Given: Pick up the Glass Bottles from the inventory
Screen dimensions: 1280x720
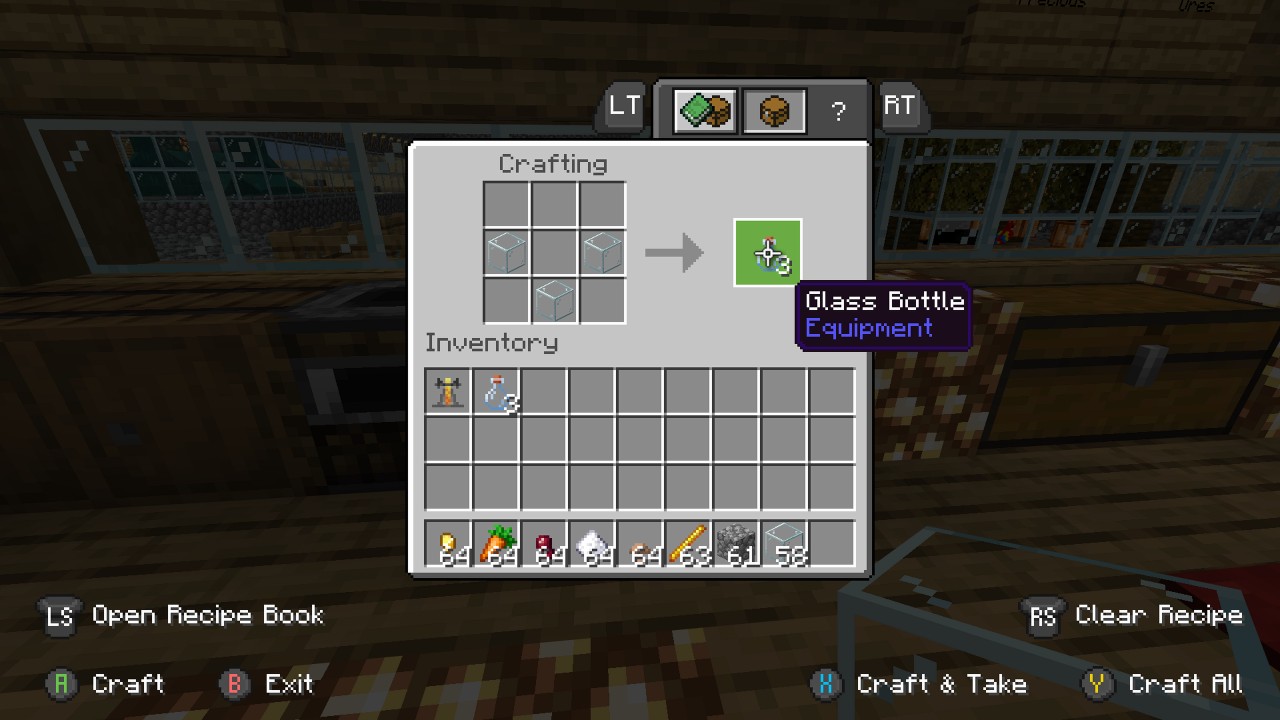Looking at the screenshot, I should pos(497,392).
